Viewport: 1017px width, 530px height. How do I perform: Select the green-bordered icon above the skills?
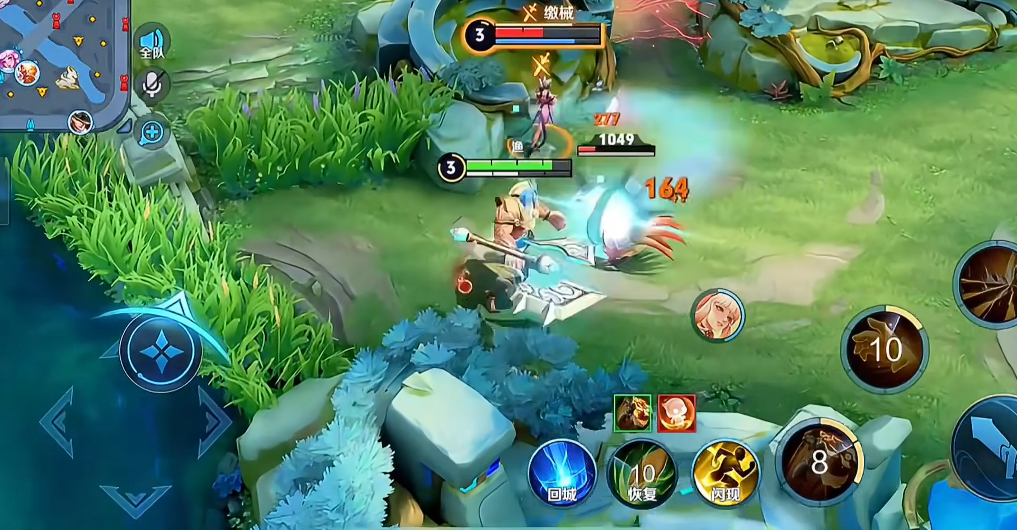click(x=633, y=412)
